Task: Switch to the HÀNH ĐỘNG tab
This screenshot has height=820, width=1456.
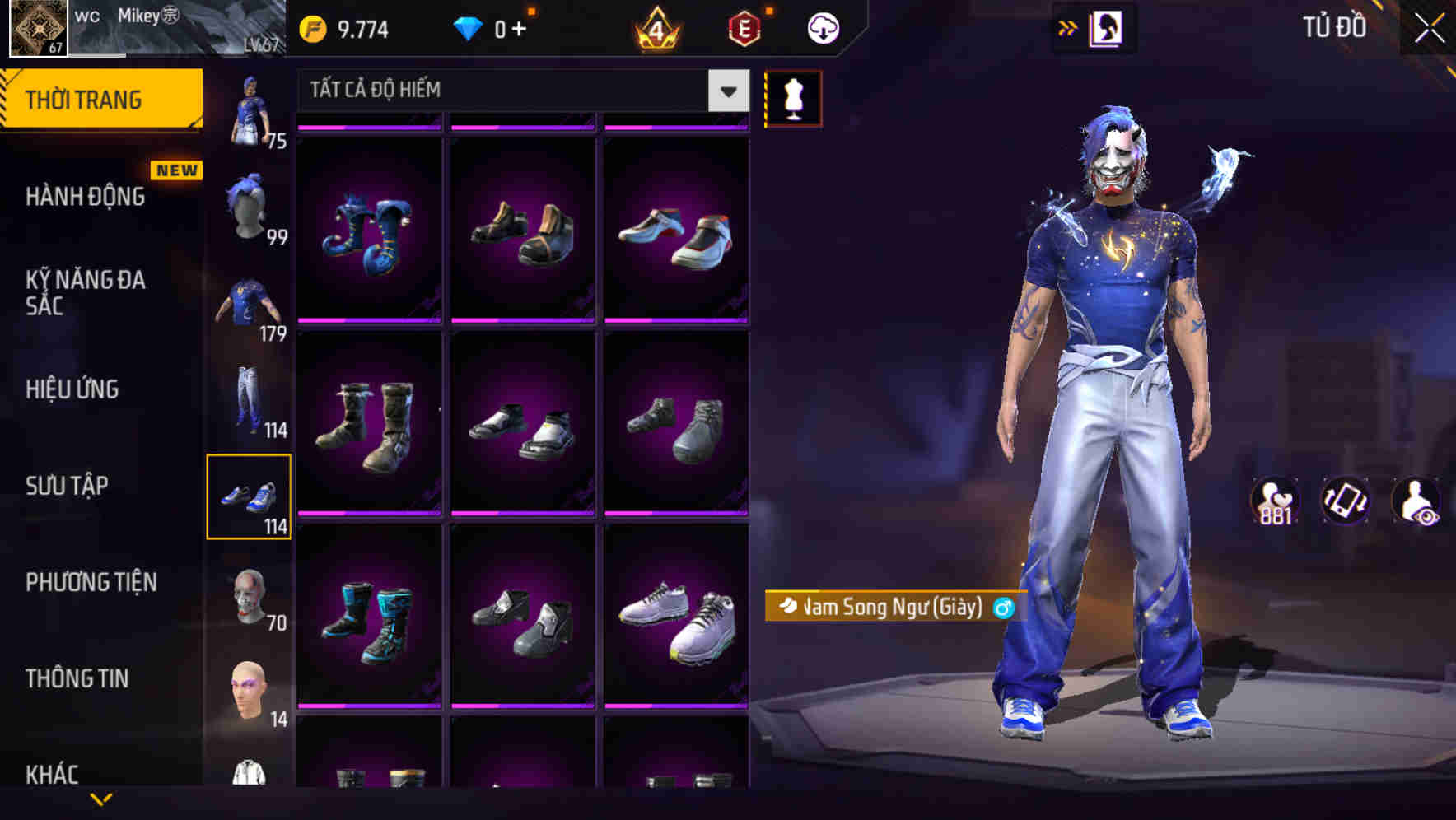Action: 85,196
